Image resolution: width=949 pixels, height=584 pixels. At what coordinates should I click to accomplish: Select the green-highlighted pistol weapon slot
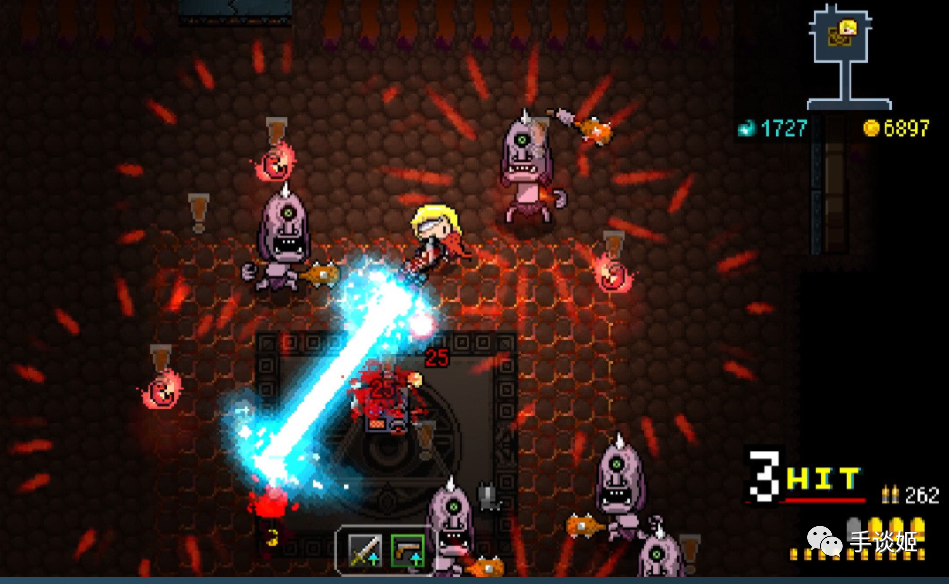[406, 549]
